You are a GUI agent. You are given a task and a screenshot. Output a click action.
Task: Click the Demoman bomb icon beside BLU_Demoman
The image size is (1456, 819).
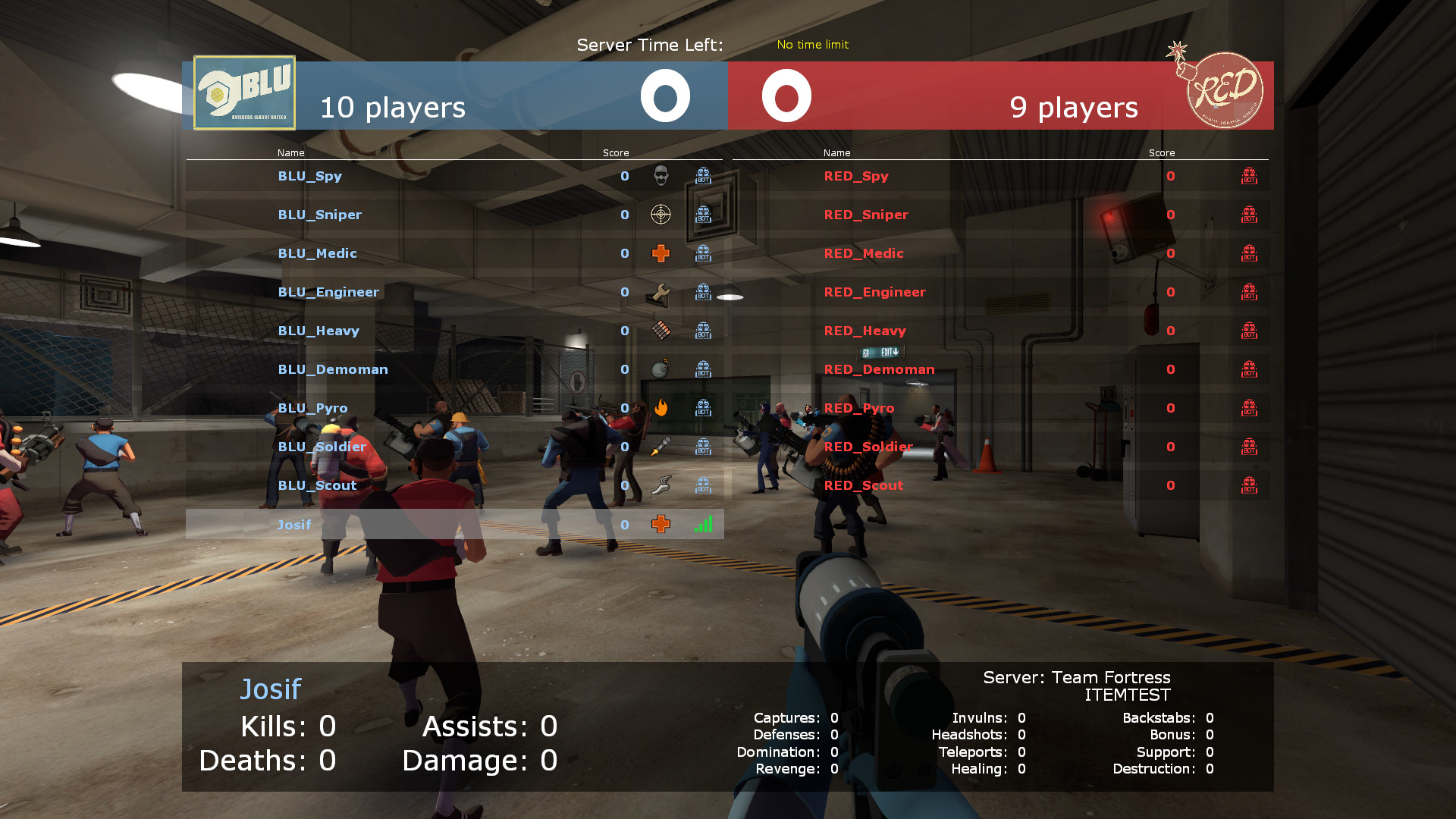(x=661, y=369)
